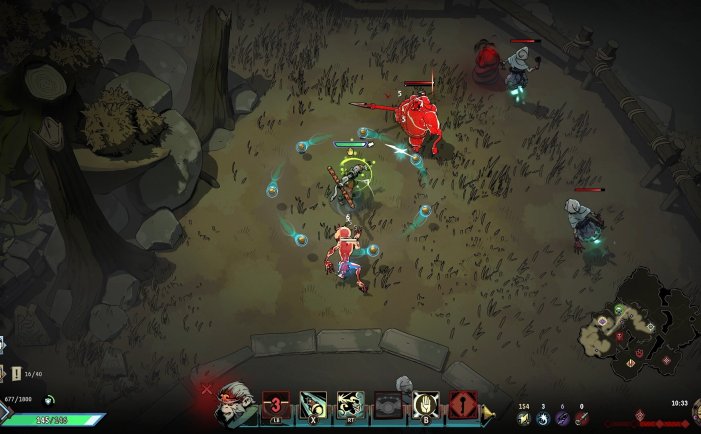Click the red keyhole locked slot
701x434 pixels.
463,404
